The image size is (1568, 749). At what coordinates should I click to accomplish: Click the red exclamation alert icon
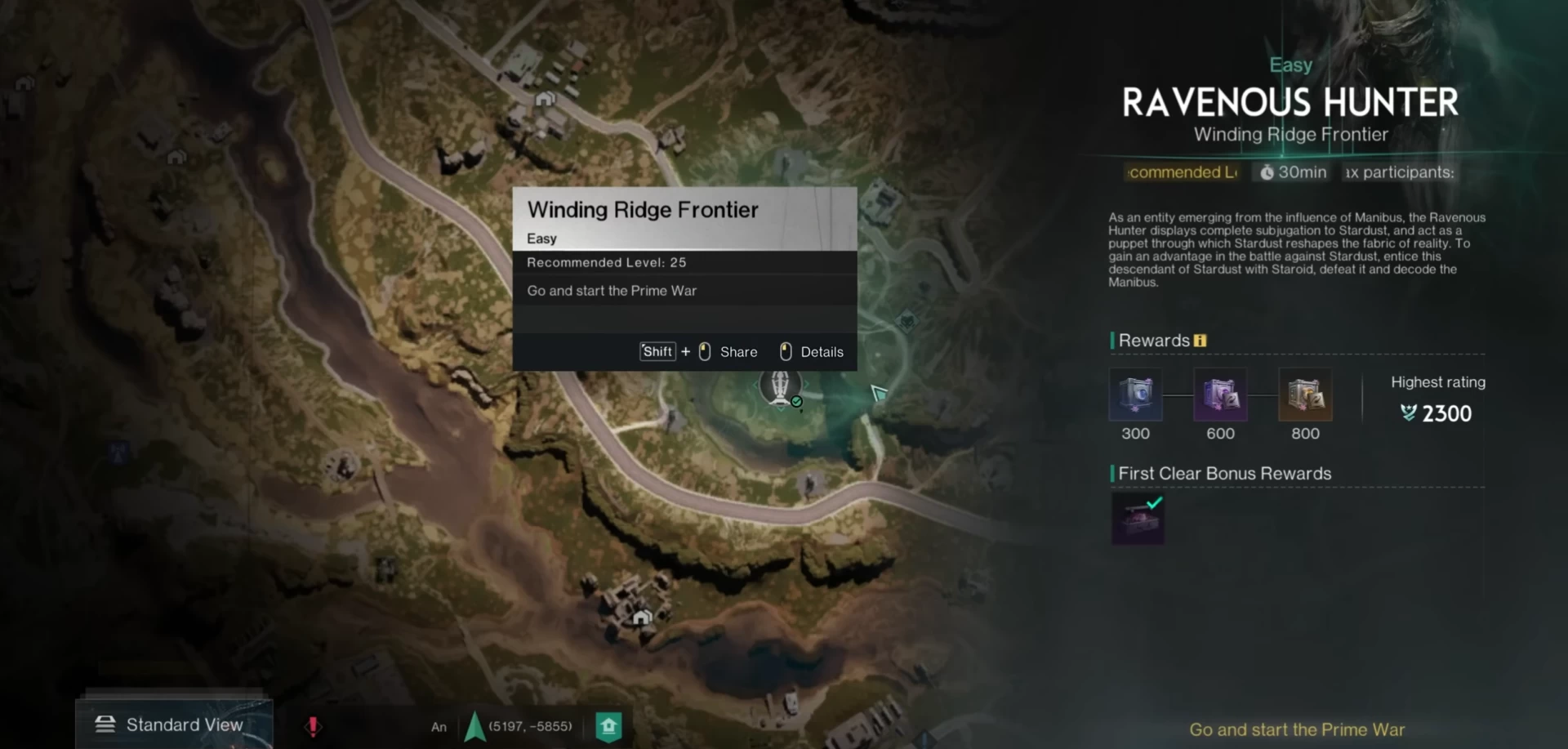tap(313, 726)
